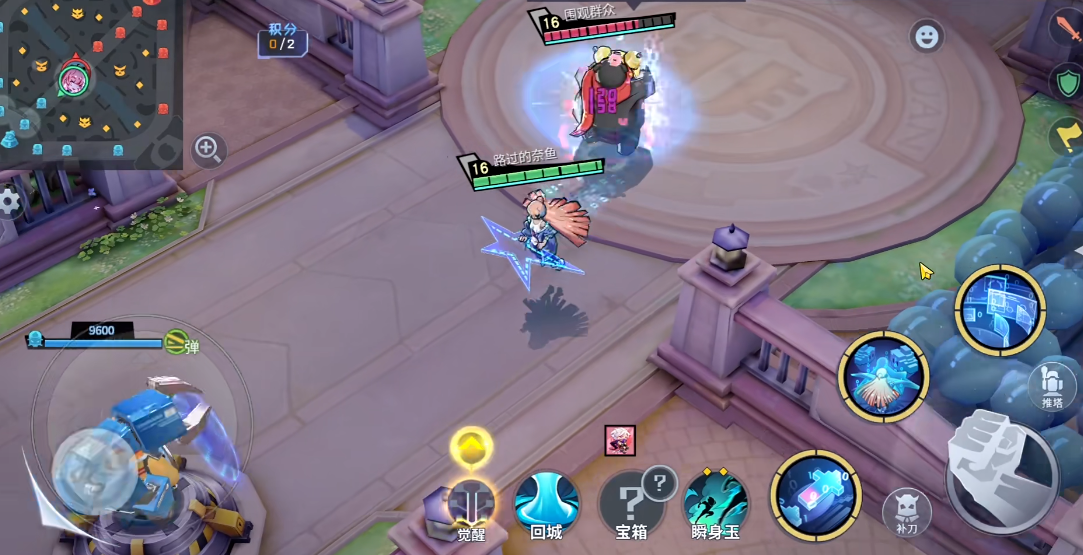This screenshot has height=555, width=1083.
Task: Send the sword attack signal
Action: coord(1066,26)
